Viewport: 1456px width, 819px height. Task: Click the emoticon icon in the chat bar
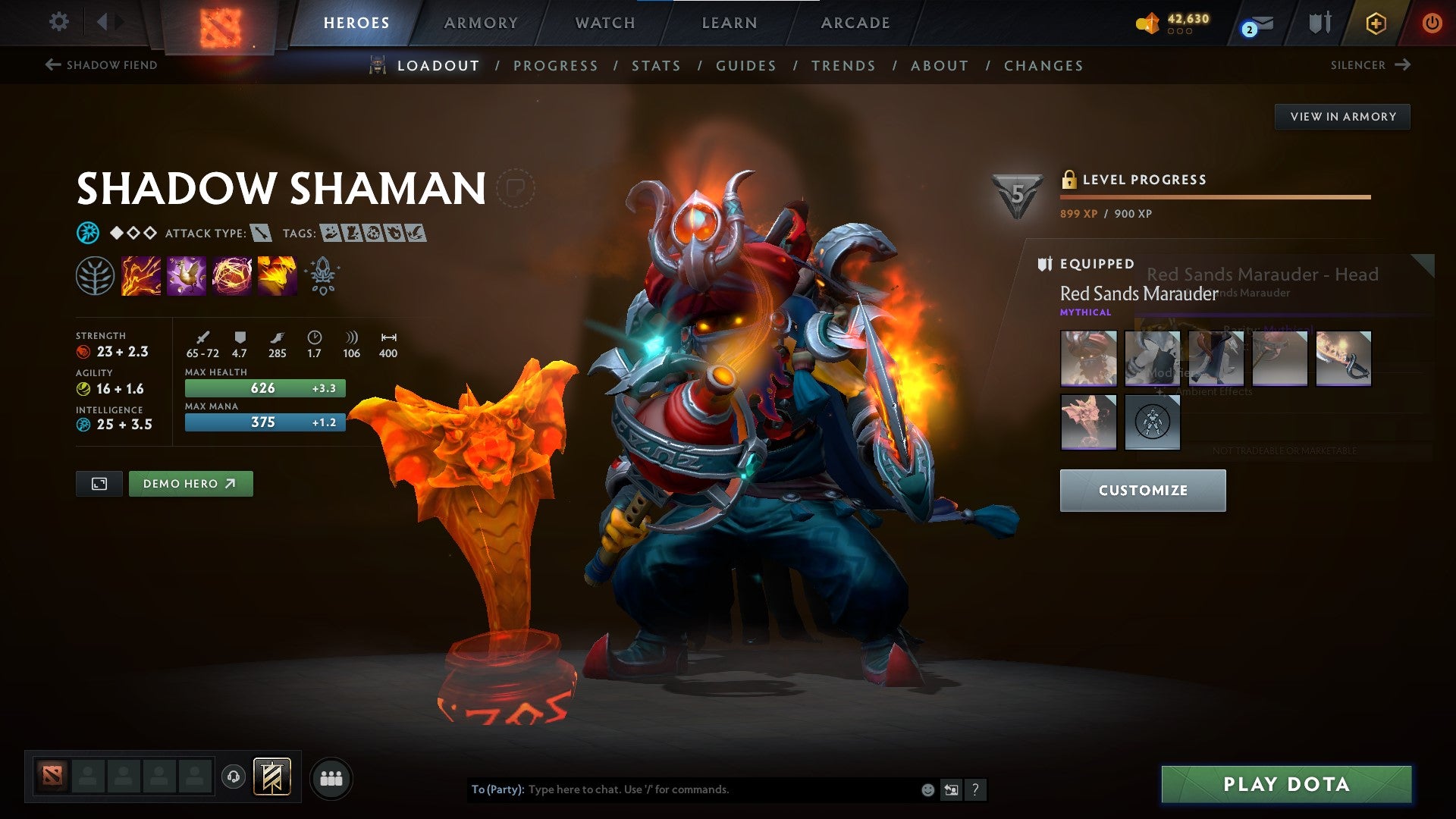927,789
